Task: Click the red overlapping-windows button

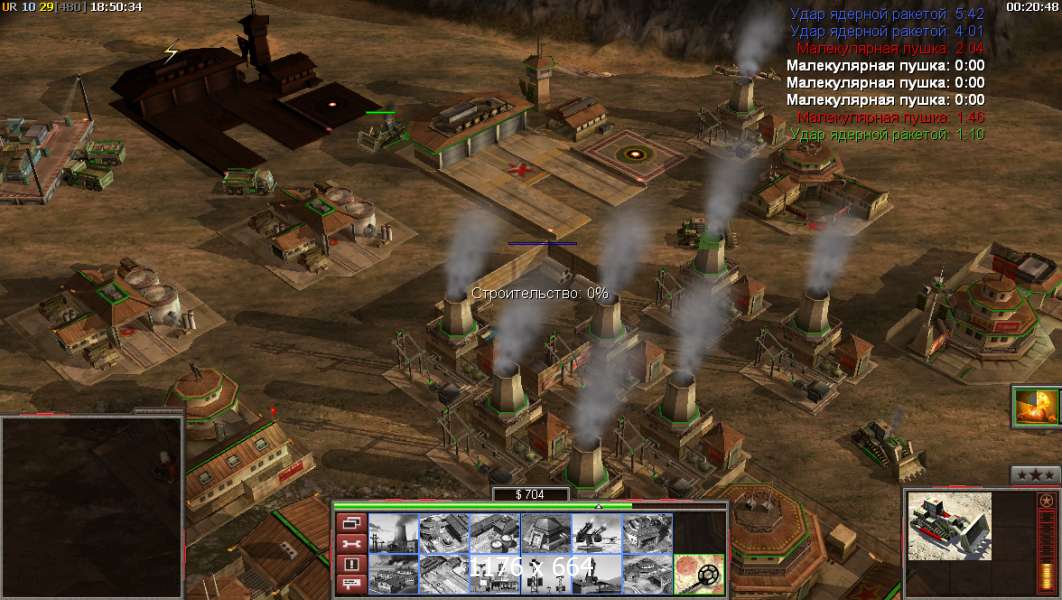Action: (351, 523)
